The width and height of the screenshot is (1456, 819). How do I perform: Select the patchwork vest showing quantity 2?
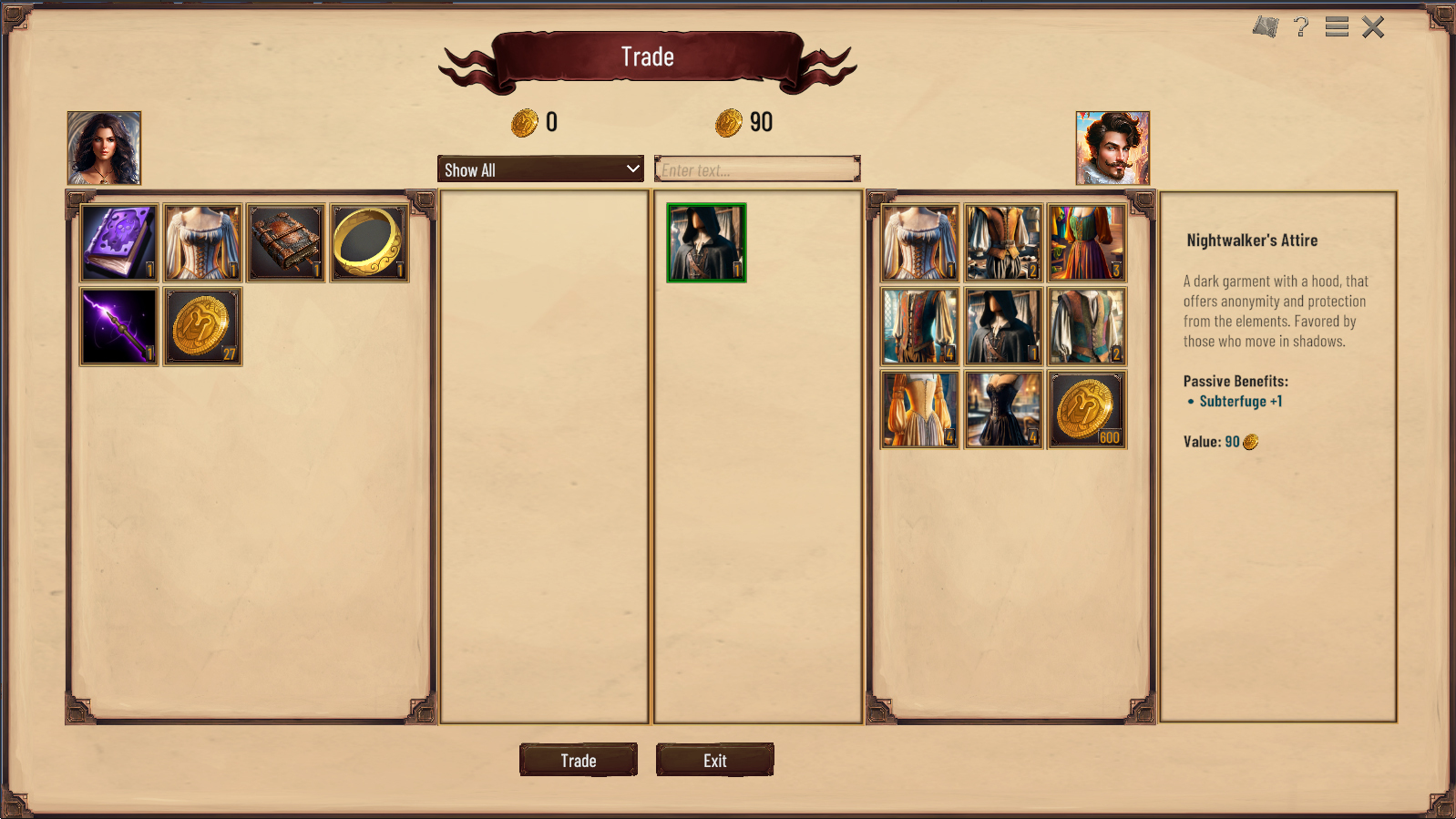1087,325
